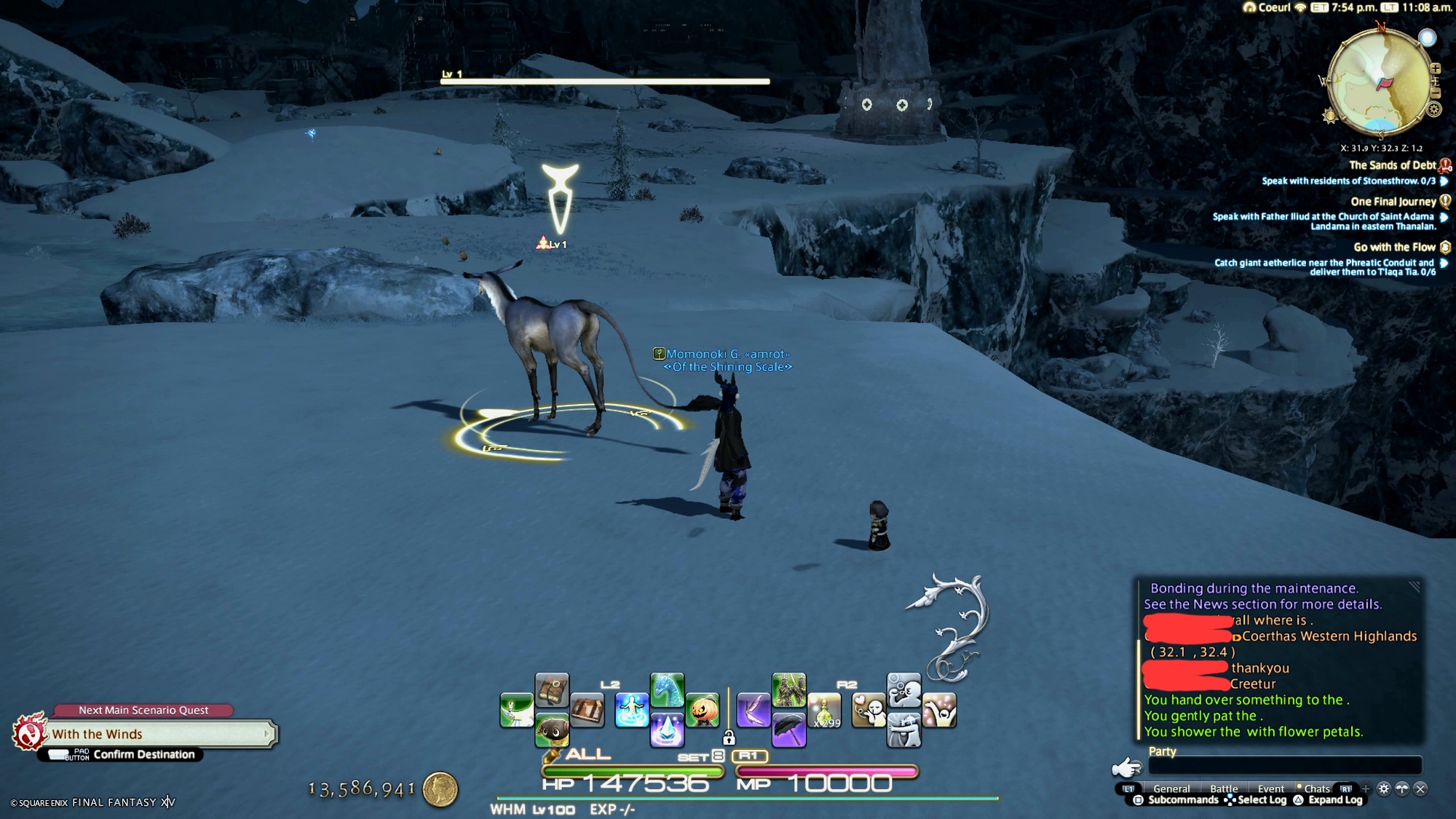Image resolution: width=1456 pixels, height=819 pixels.
Task: Close the chat log with the X button
Action: tap(1420, 788)
